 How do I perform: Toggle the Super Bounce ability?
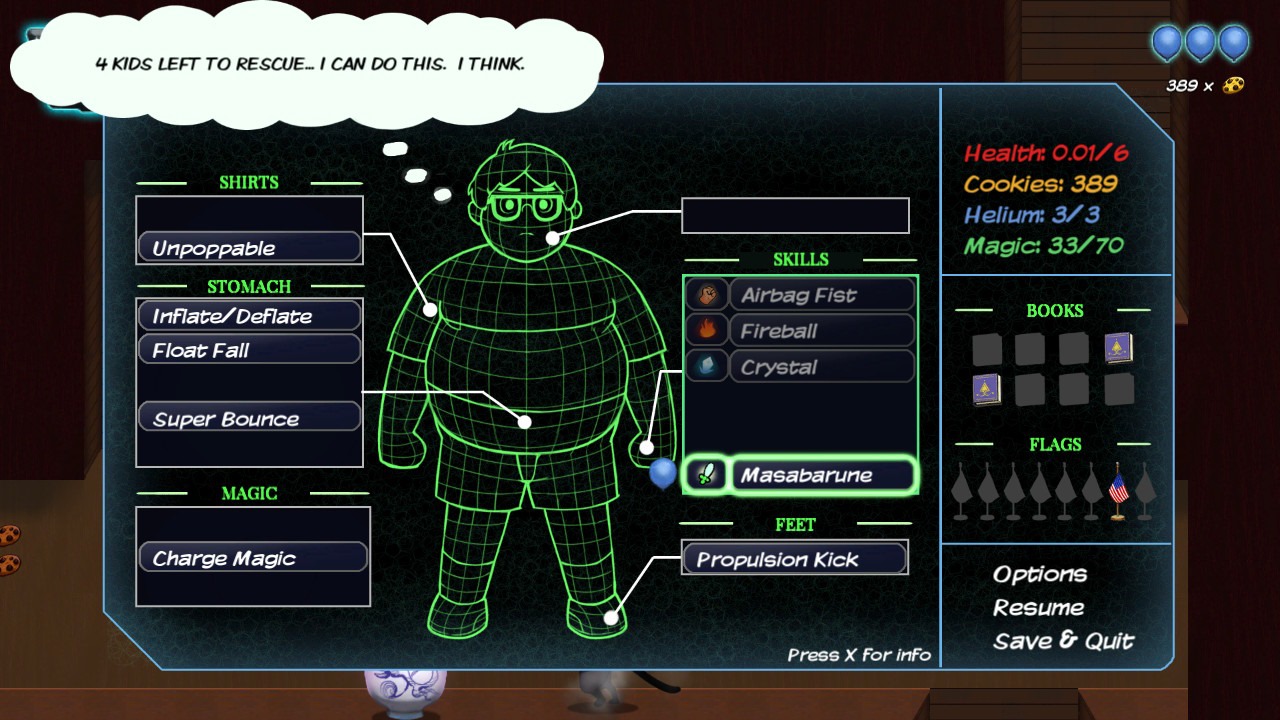(x=248, y=418)
